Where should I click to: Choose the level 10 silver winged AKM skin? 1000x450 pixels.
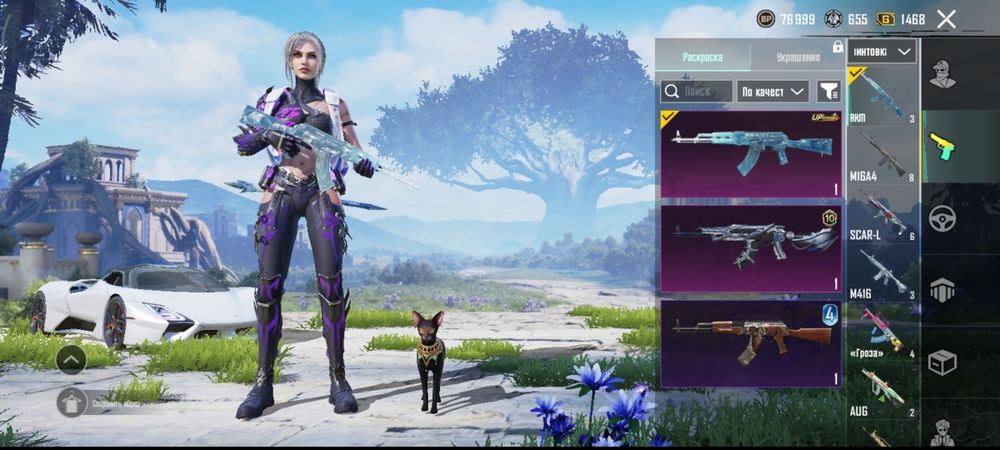pyautogui.click(x=751, y=247)
